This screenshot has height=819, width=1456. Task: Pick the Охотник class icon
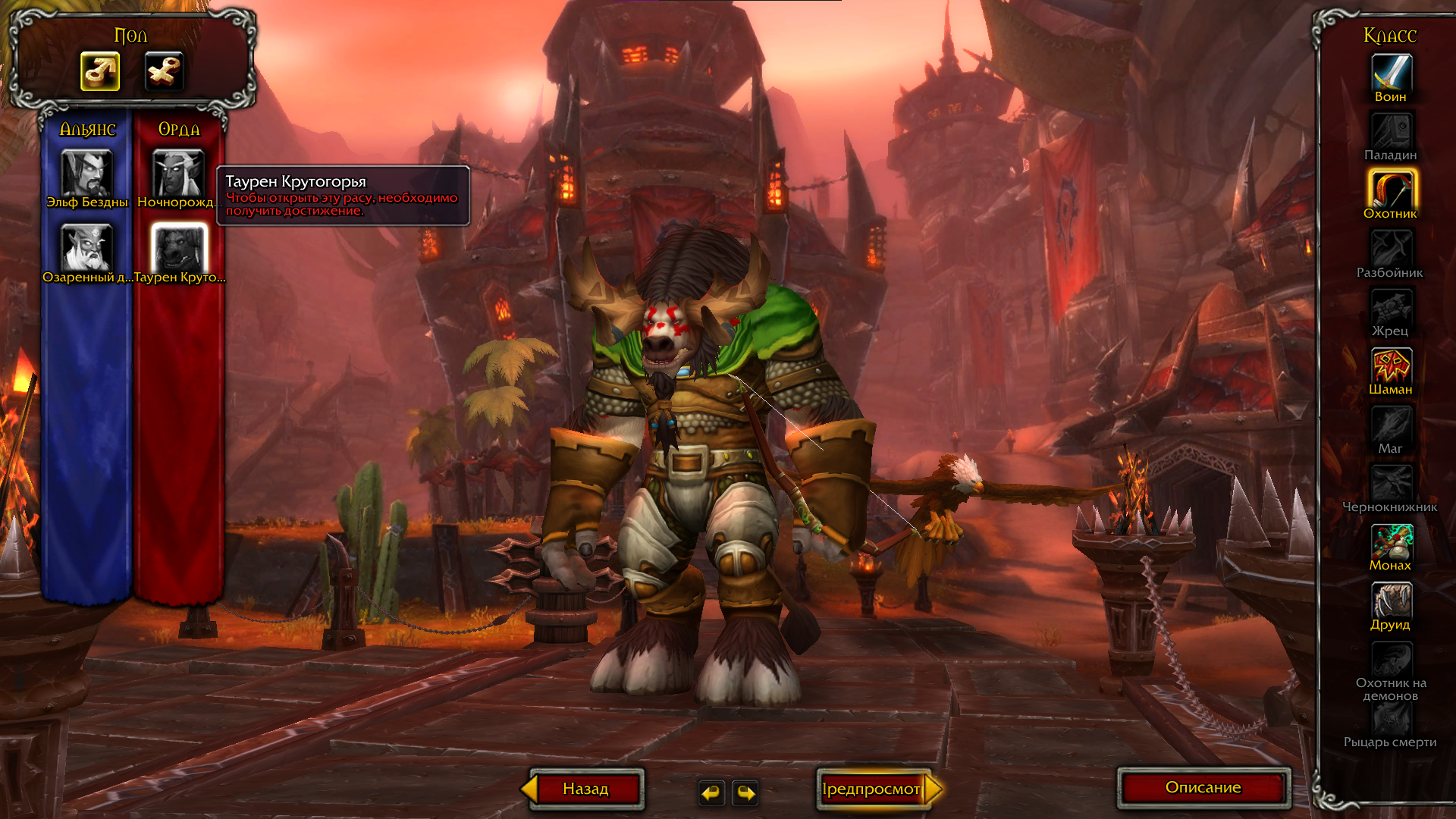1391,190
